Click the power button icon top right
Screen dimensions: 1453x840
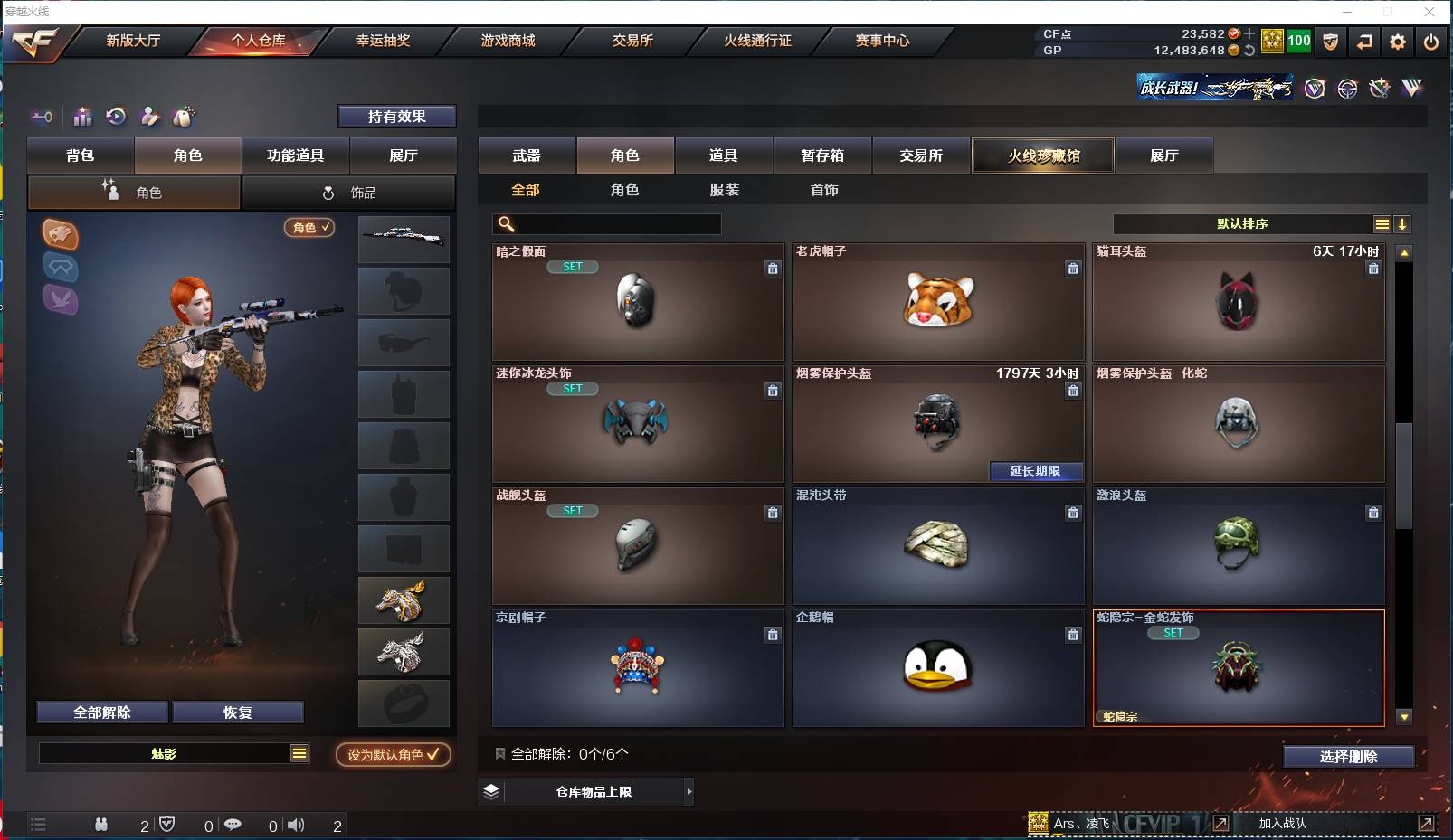(x=1430, y=42)
